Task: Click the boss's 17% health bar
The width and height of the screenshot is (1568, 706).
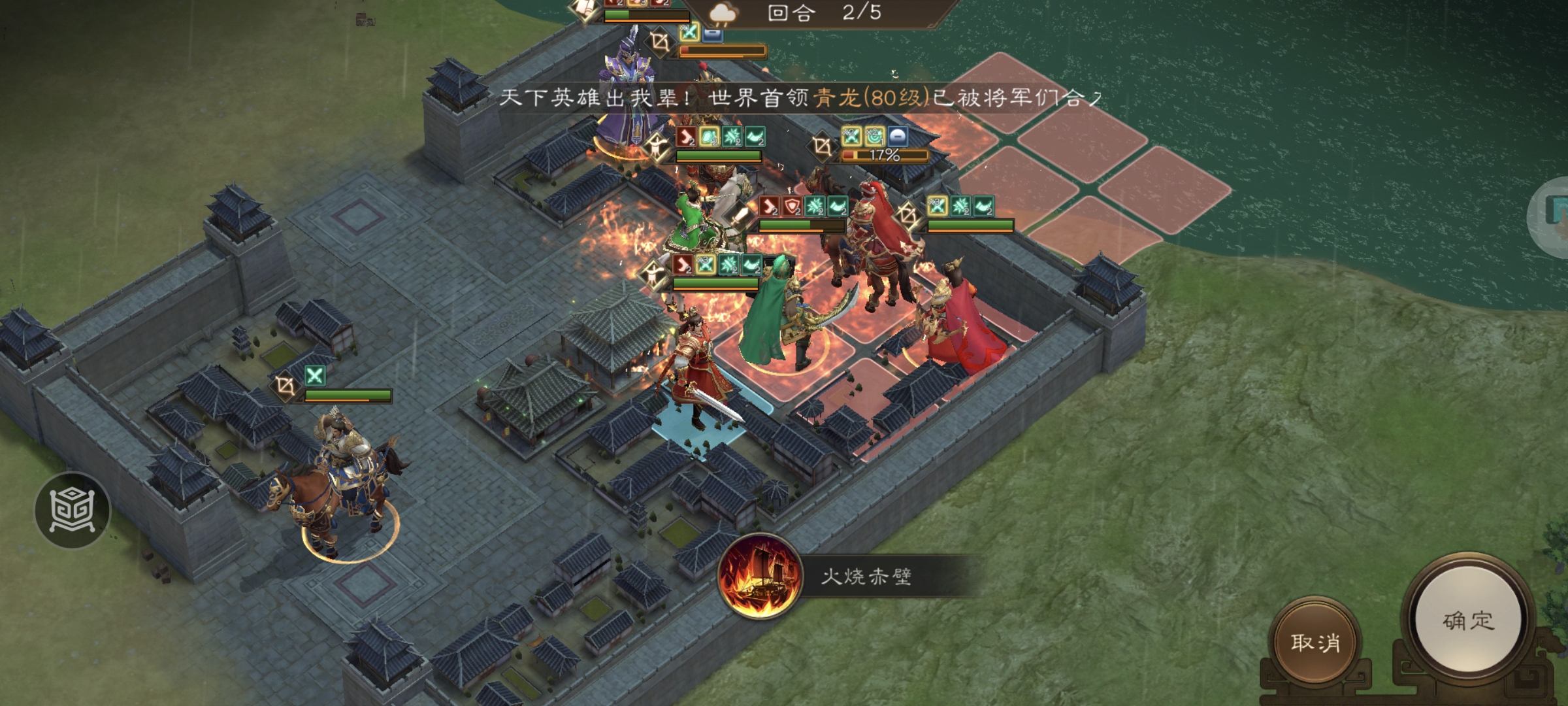Action: [x=885, y=155]
